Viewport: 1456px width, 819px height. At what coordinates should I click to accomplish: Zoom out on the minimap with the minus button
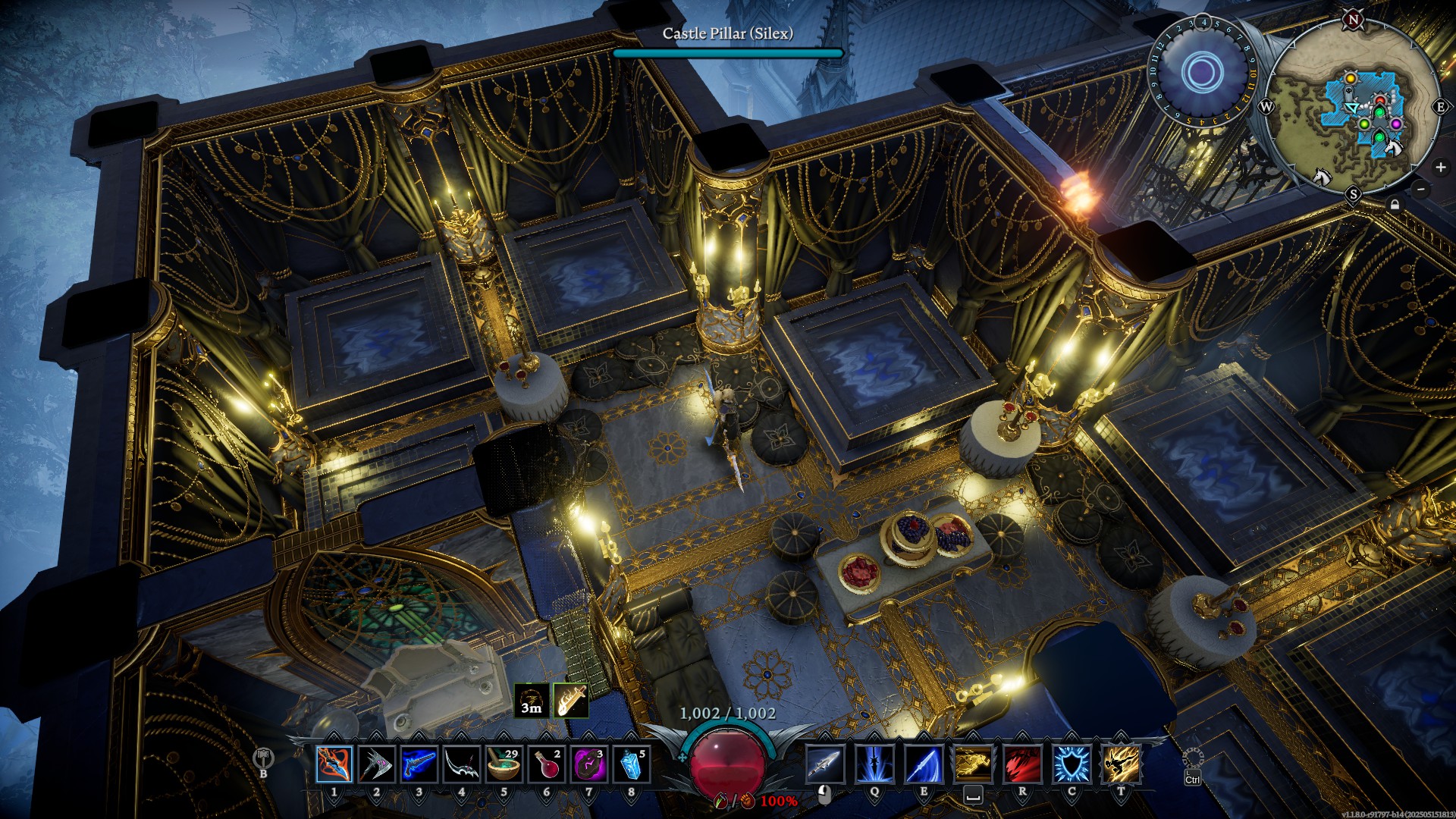point(1420,189)
